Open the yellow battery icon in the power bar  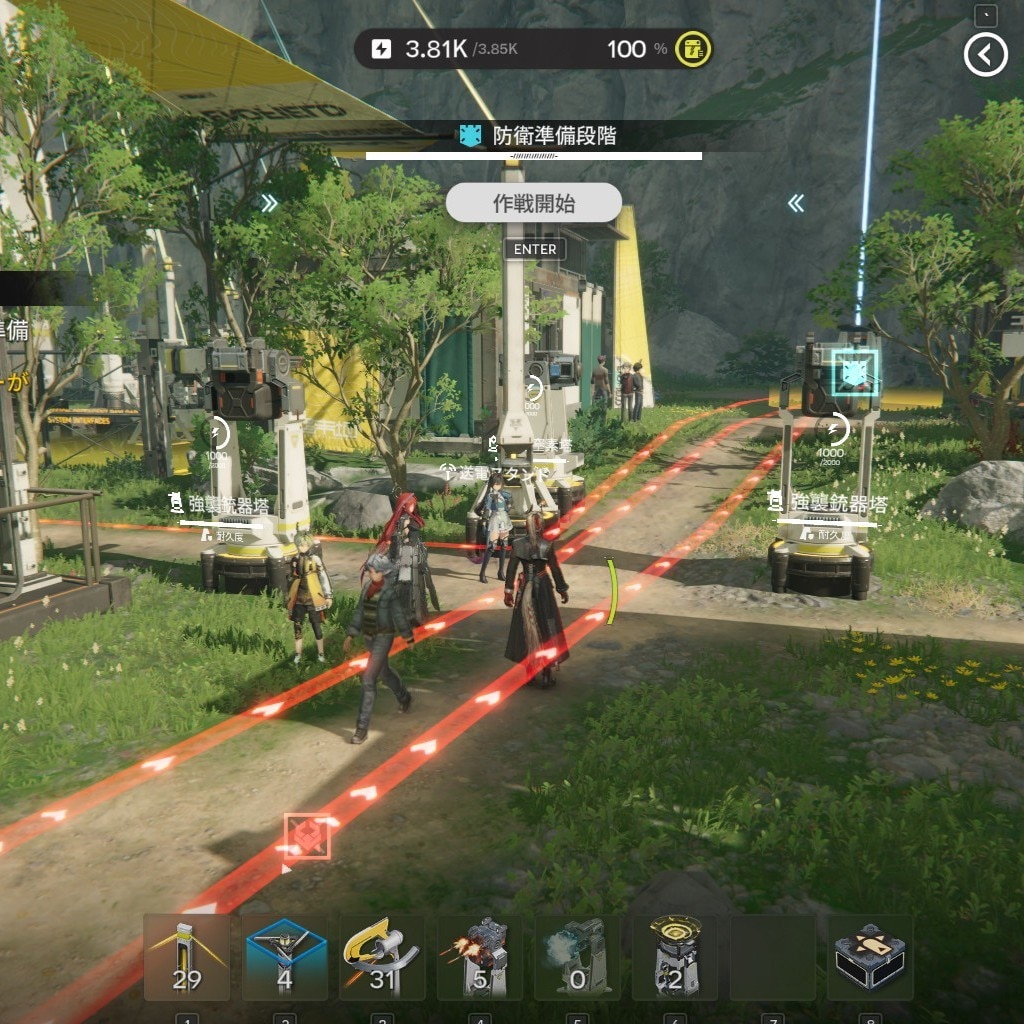[x=692, y=49]
